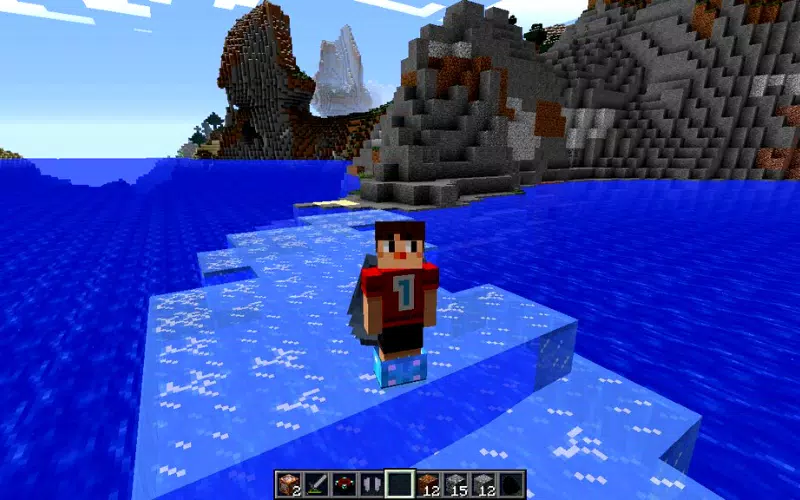The image size is (800, 500).
Task: Select the brown block stack of 12
Action: pos(428,484)
